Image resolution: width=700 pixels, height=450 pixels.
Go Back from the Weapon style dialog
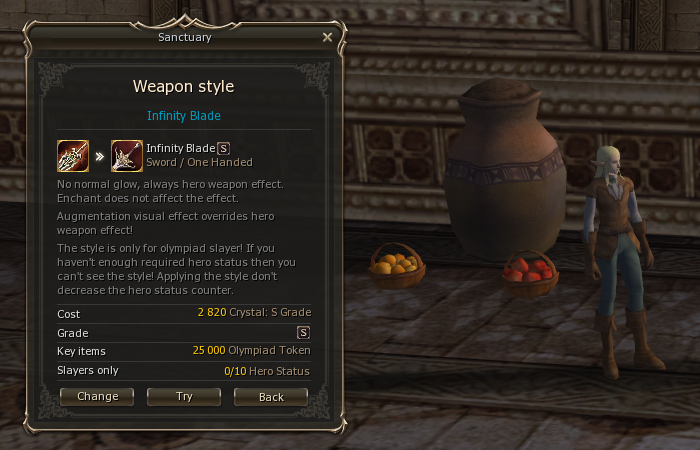(x=271, y=396)
